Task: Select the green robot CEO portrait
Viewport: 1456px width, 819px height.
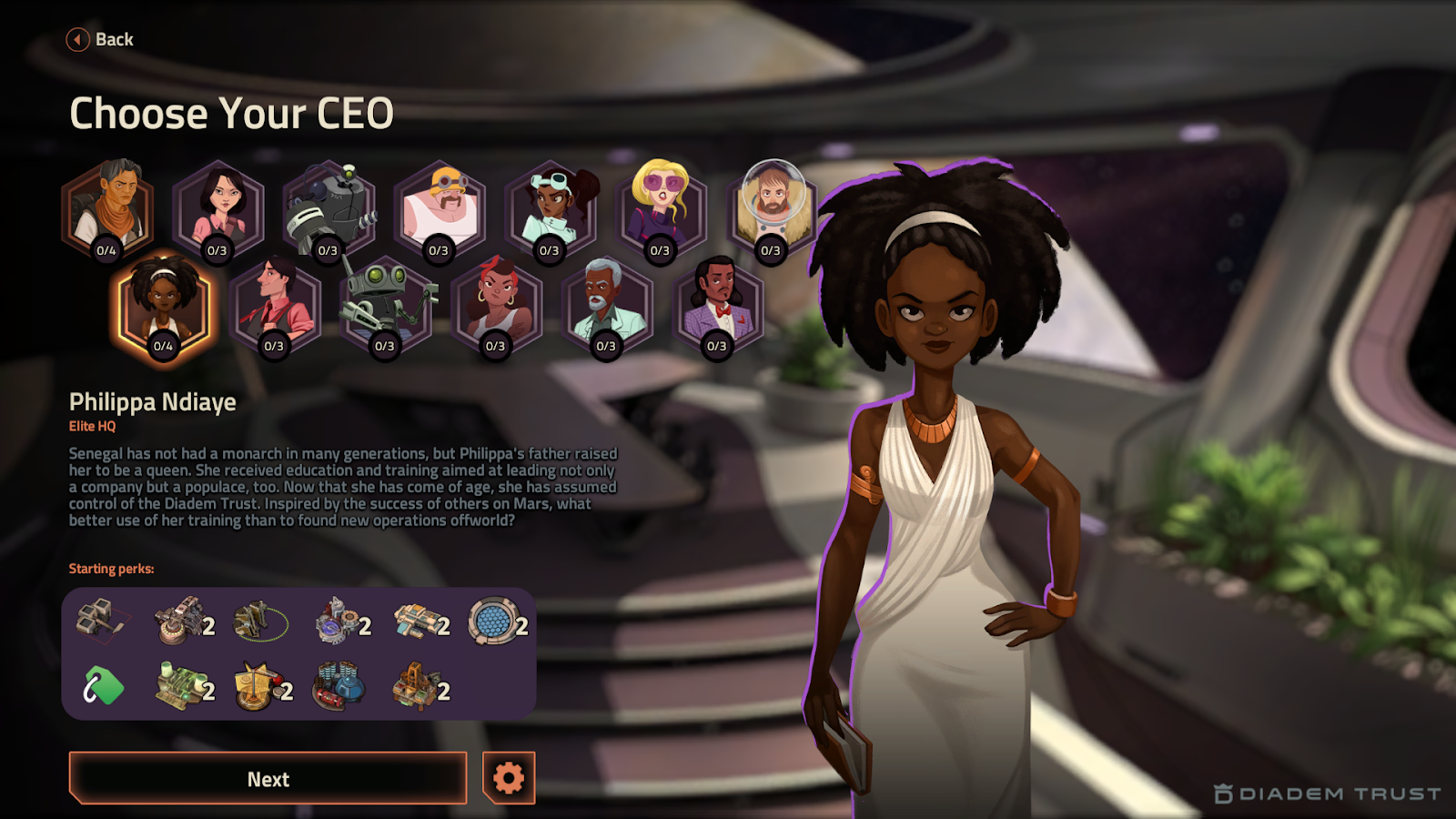Action: click(x=386, y=305)
